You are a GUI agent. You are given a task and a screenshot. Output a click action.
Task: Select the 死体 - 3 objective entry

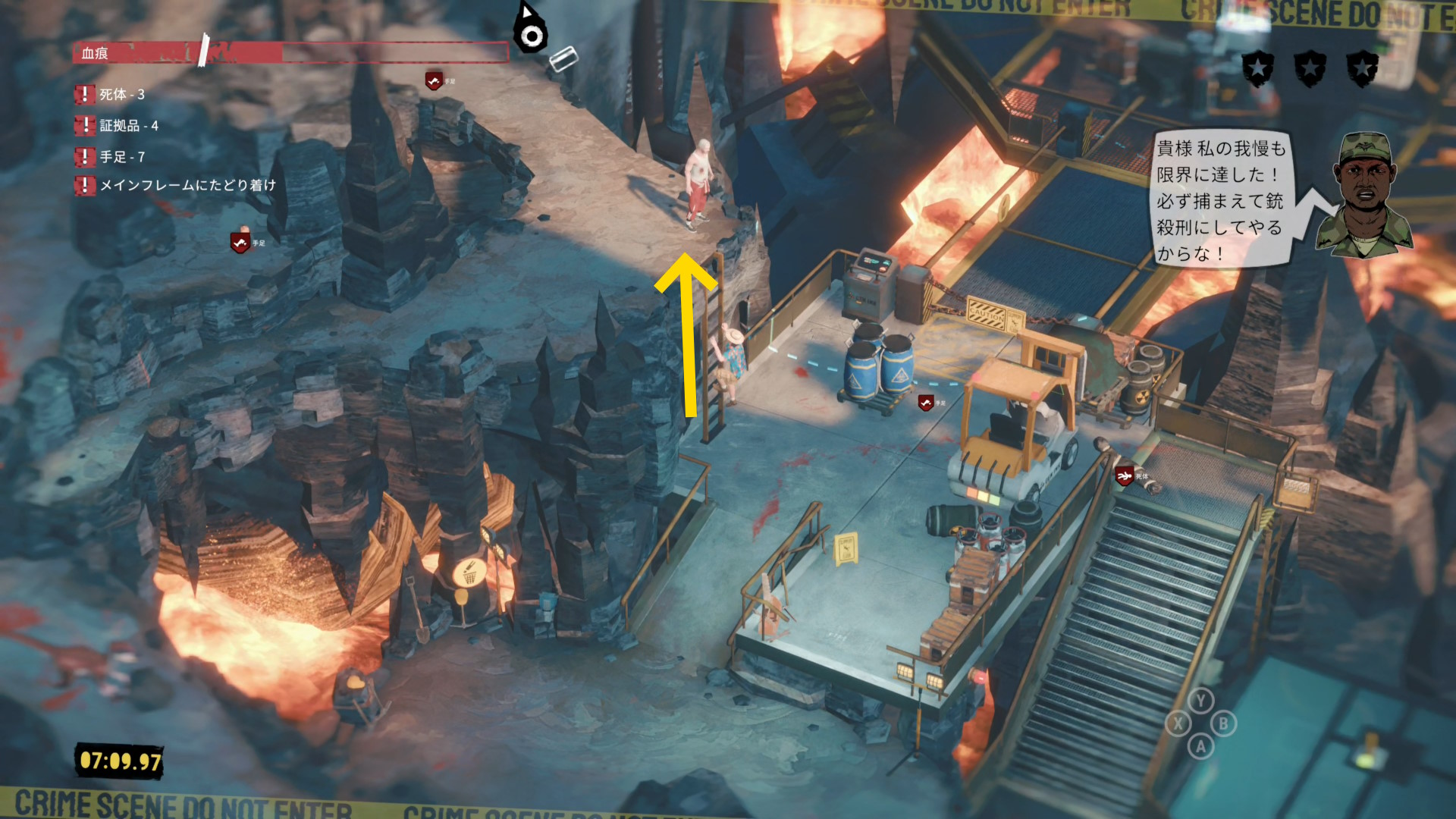tap(121, 95)
